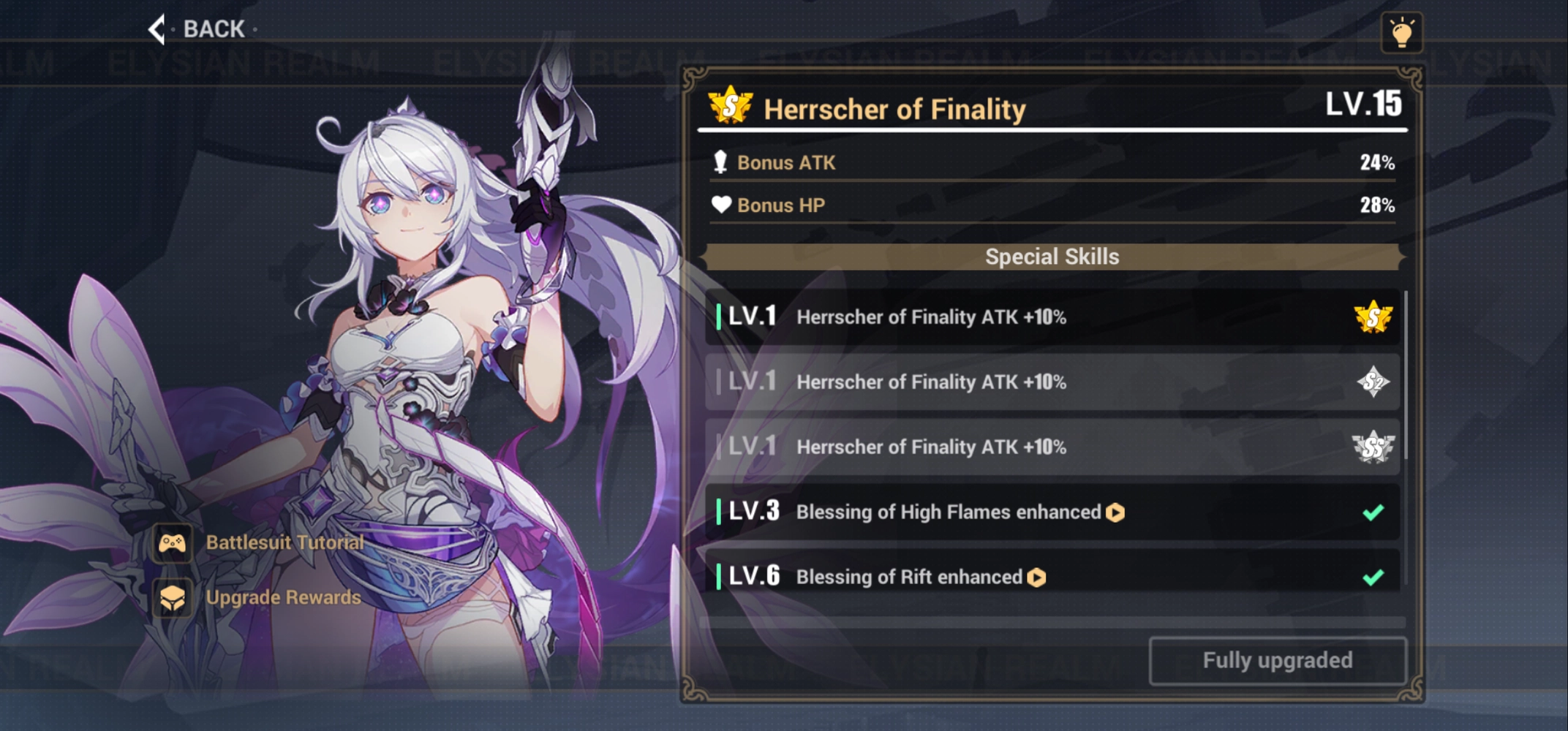
Task: Open the Upgrade Rewards menu
Action: point(282,597)
